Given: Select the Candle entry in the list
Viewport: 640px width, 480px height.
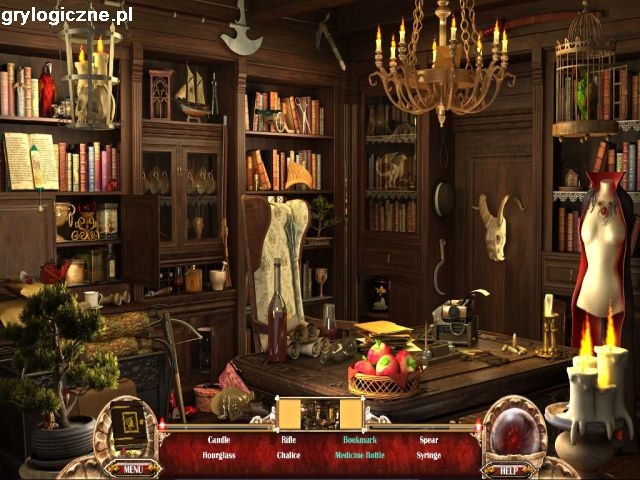Looking at the screenshot, I should tap(218, 439).
